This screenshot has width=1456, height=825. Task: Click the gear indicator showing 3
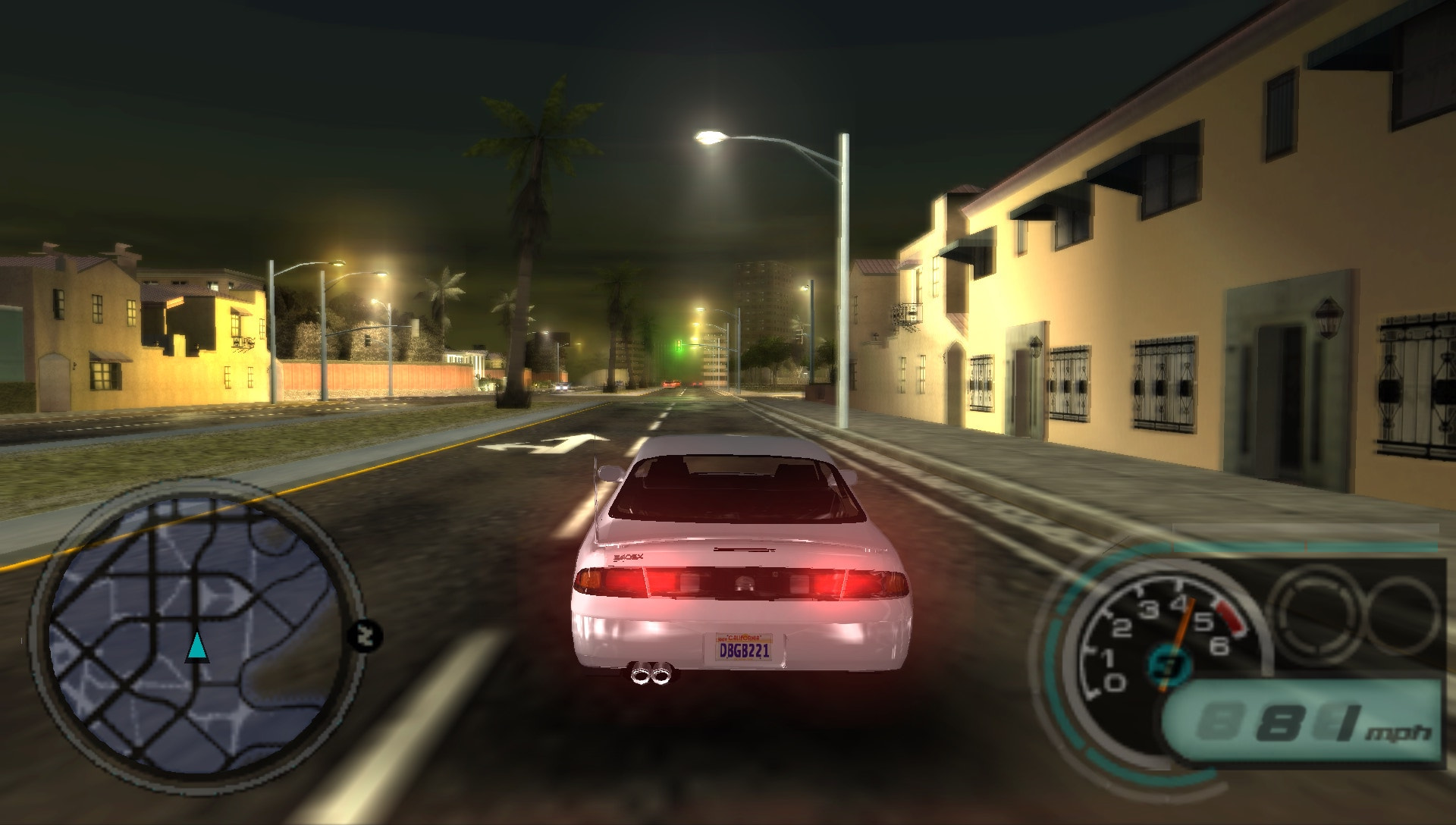[1169, 665]
